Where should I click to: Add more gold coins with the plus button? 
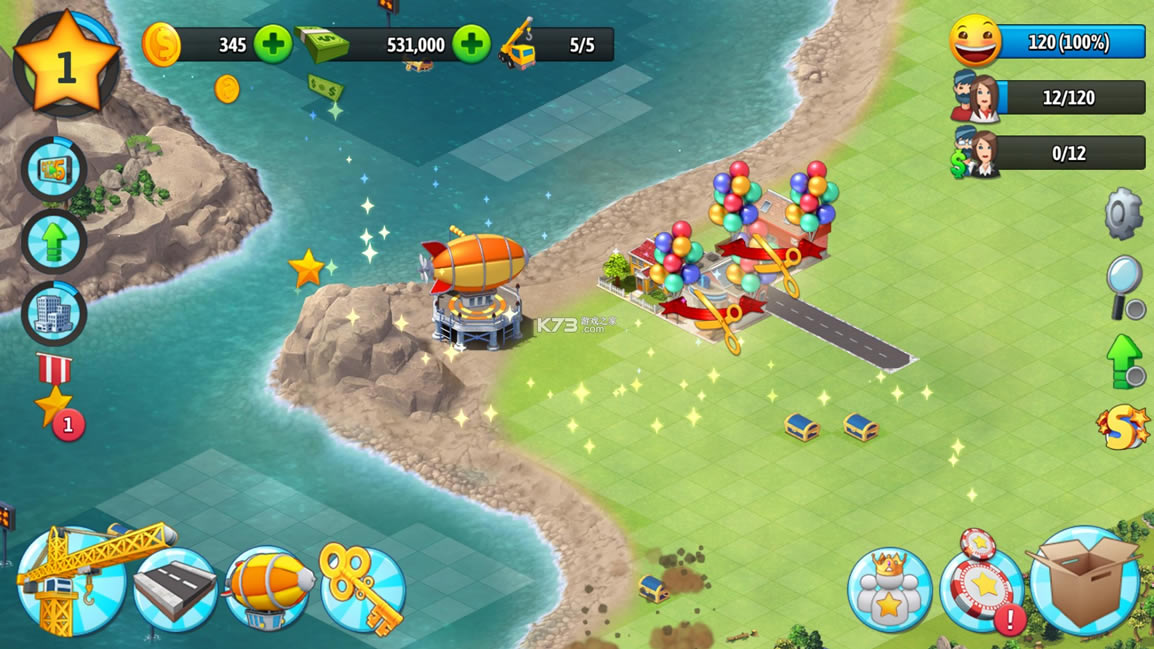pyautogui.click(x=273, y=44)
